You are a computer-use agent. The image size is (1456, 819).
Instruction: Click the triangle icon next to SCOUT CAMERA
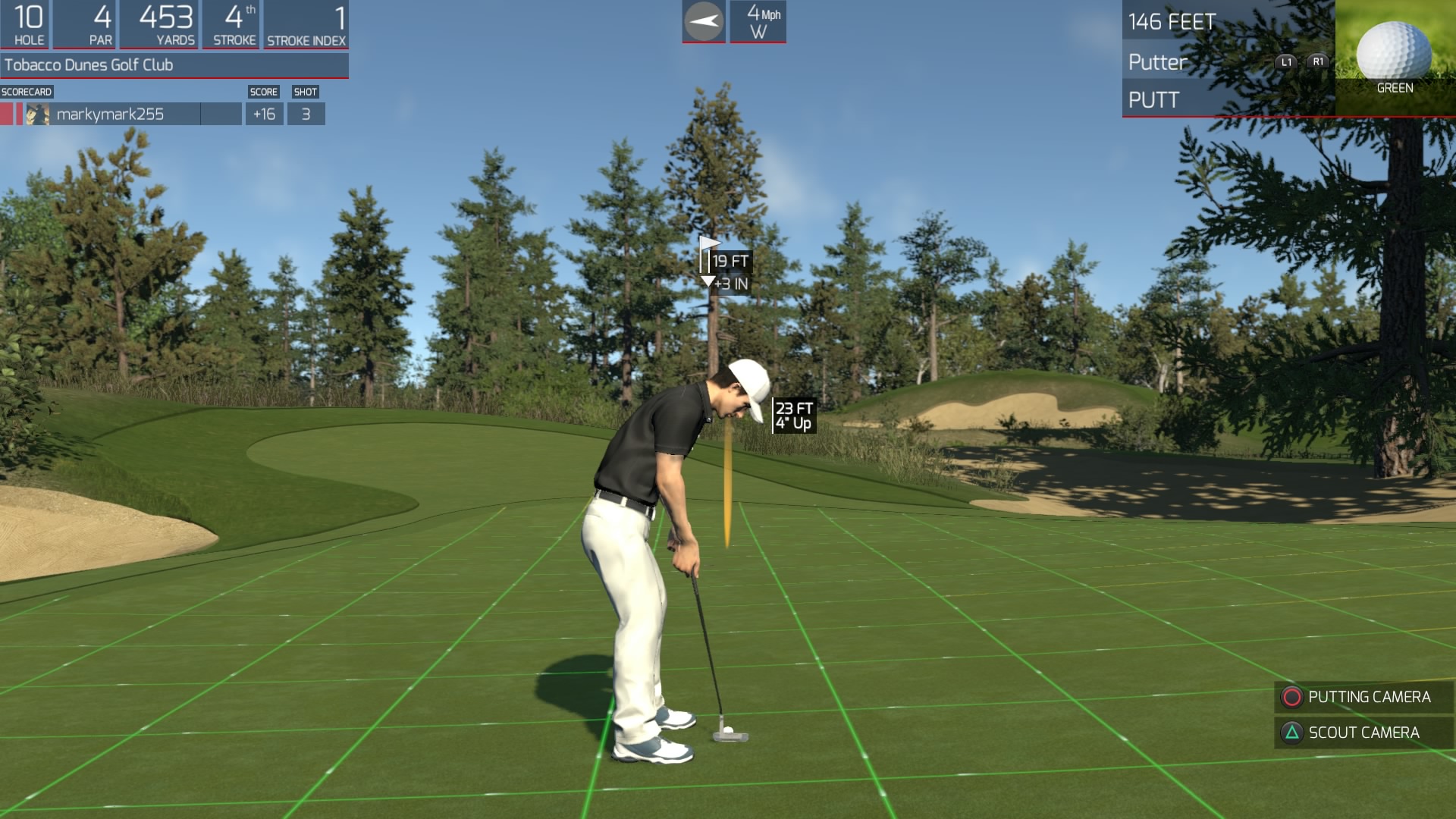coord(1292,733)
